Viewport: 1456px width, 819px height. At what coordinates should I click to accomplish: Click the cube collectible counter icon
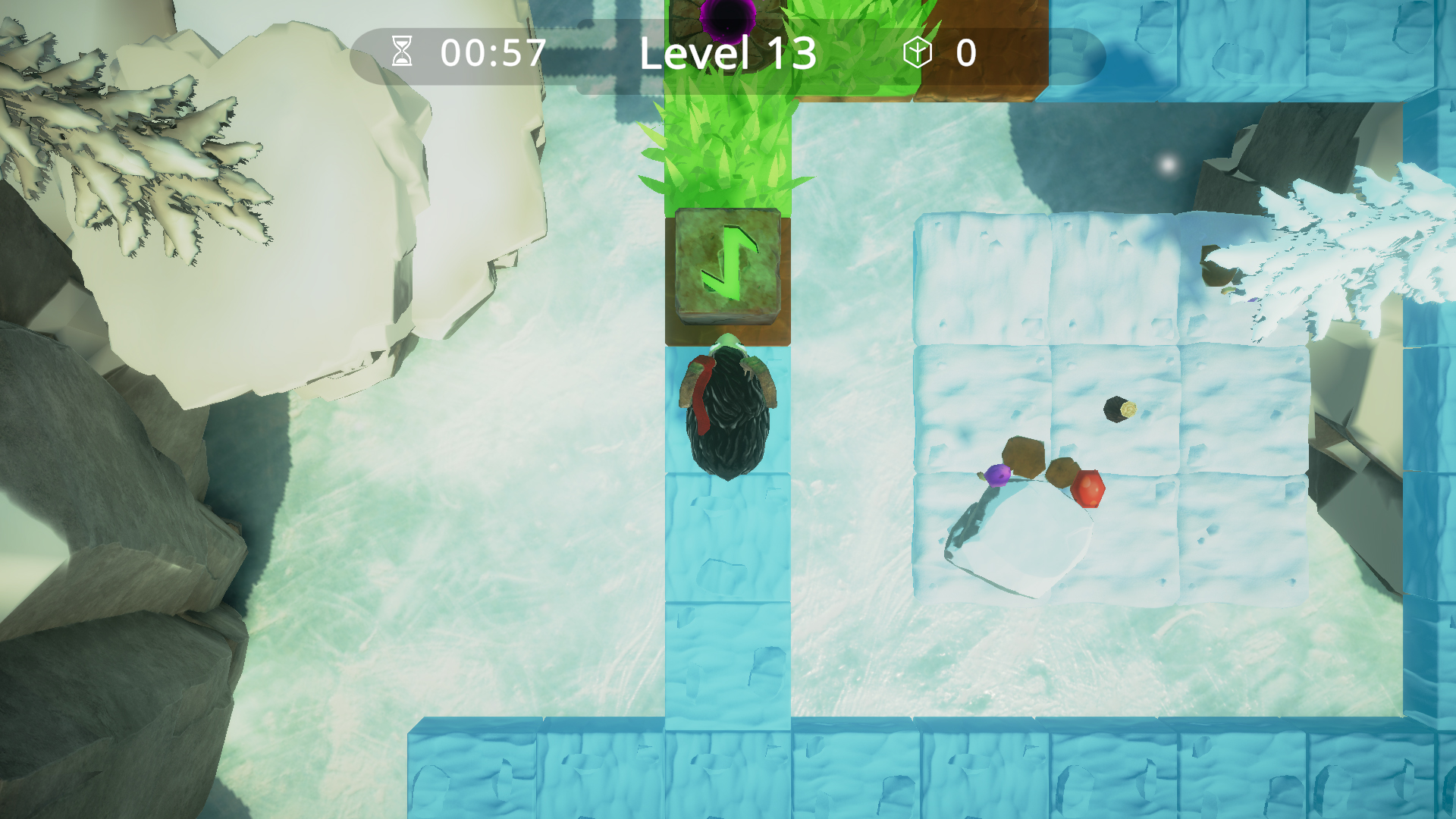click(917, 52)
